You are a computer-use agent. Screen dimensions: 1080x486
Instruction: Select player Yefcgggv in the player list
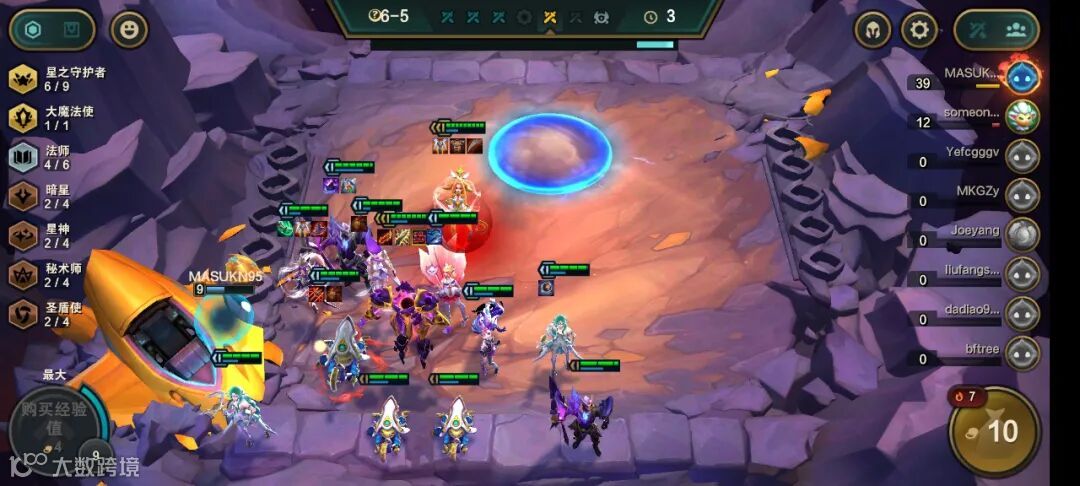pos(1022,156)
